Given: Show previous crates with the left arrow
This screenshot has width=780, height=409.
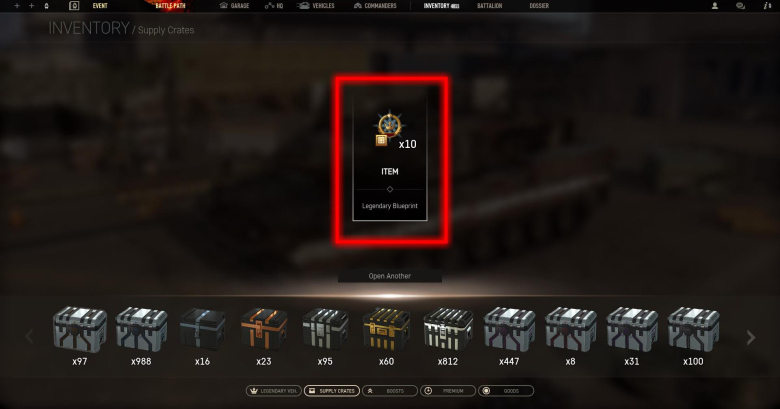Looking at the screenshot, I should 29,336.
